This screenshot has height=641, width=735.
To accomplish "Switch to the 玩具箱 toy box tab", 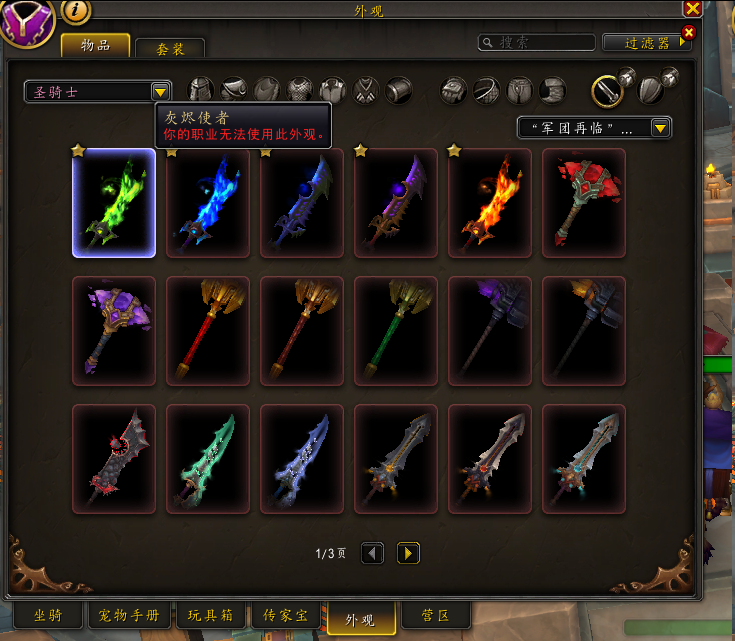I will [x=210, y=615].
